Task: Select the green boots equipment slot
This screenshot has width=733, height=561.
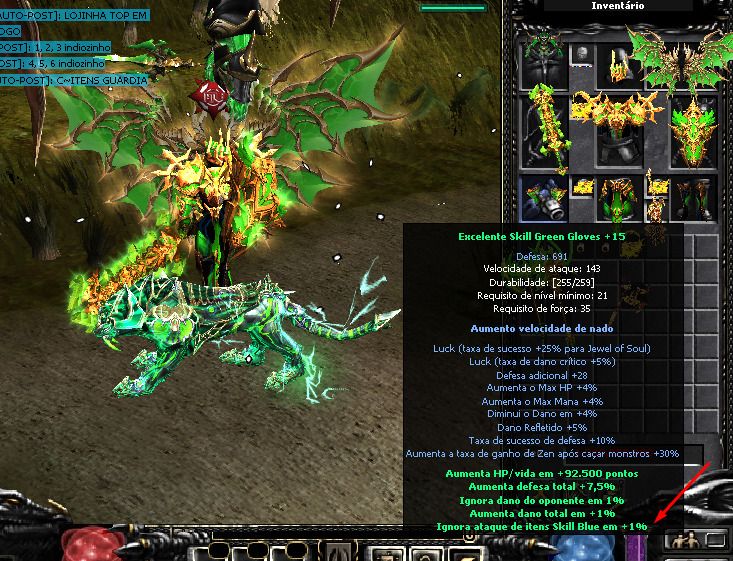Action: click(x=693, y=198)
